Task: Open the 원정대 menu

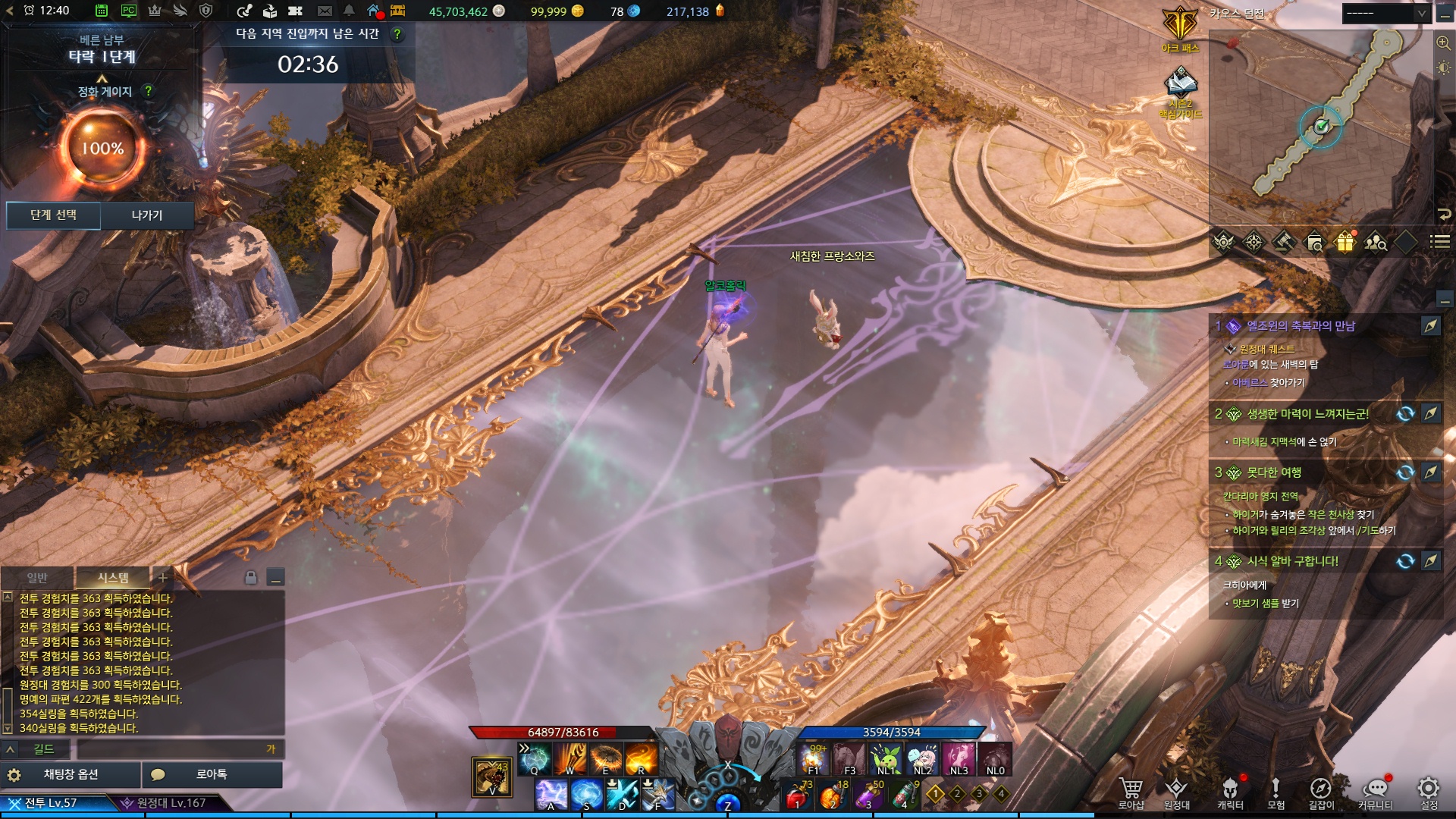Action: click(x=1176, y=792)
